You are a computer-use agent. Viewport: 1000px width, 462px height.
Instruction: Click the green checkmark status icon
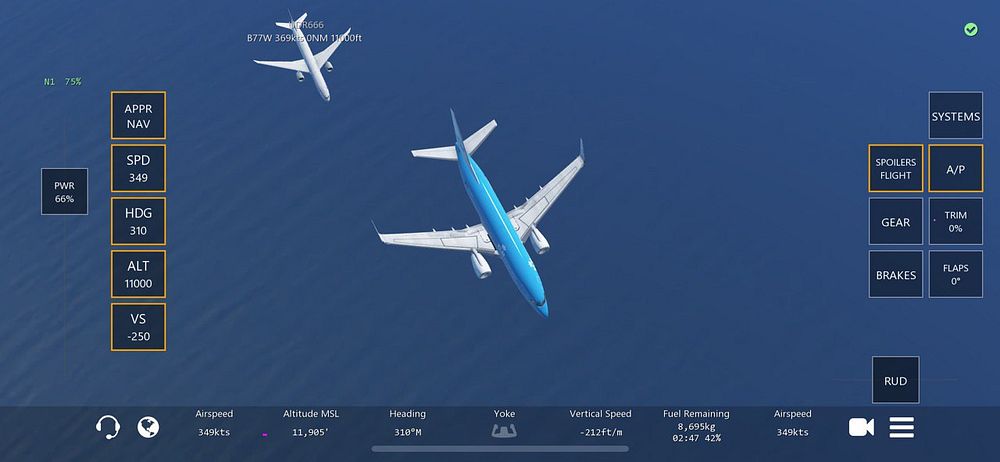click(x=970, y=30)
